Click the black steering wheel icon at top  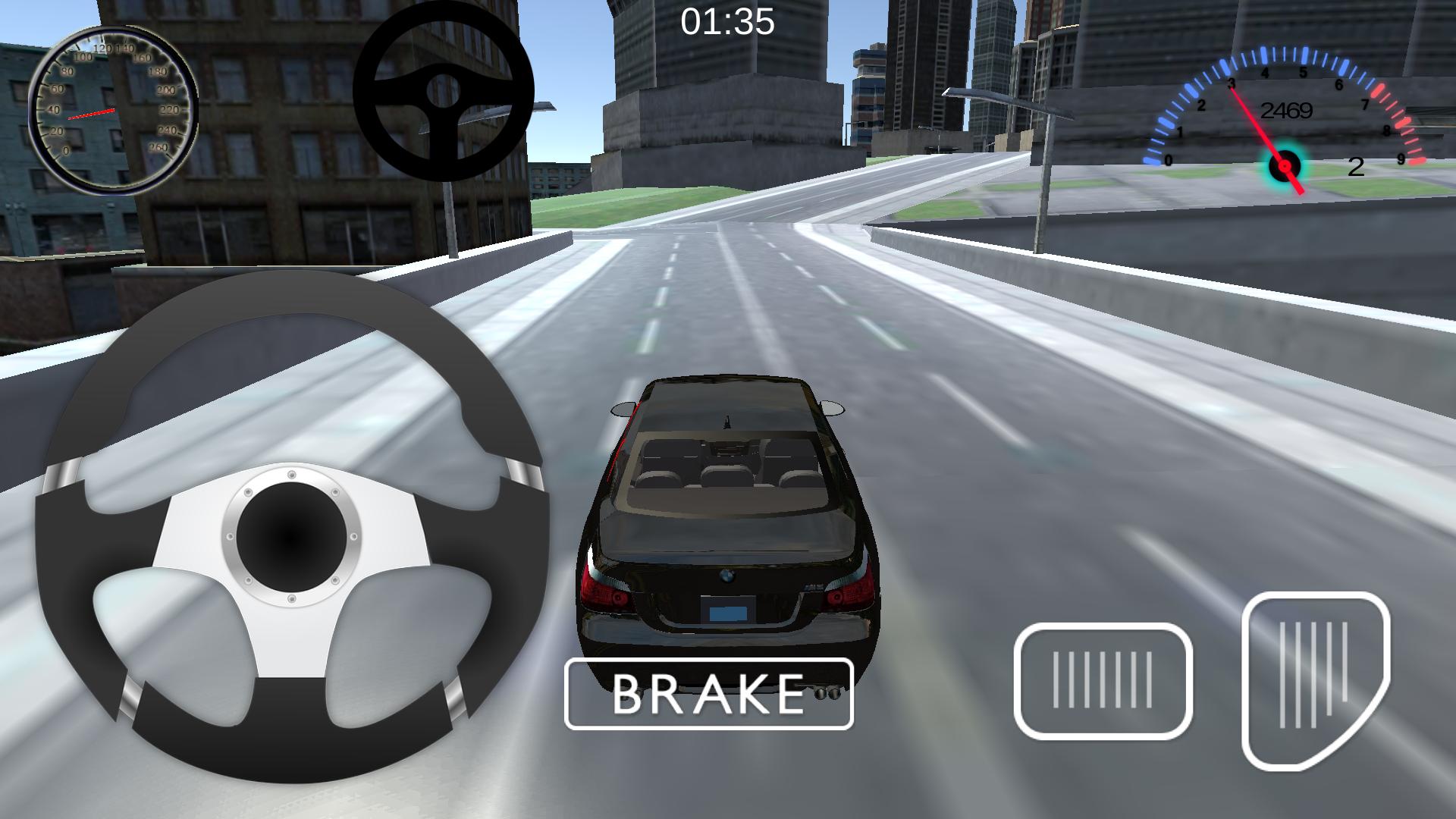click(x=444, y=91)
